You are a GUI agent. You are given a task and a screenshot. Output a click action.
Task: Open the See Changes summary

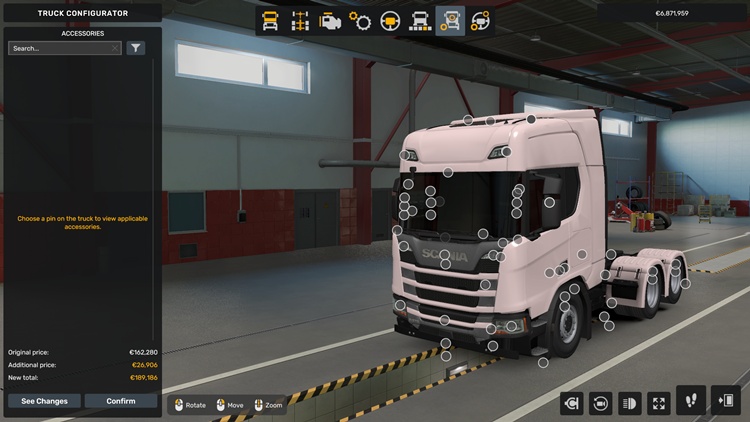45,401
